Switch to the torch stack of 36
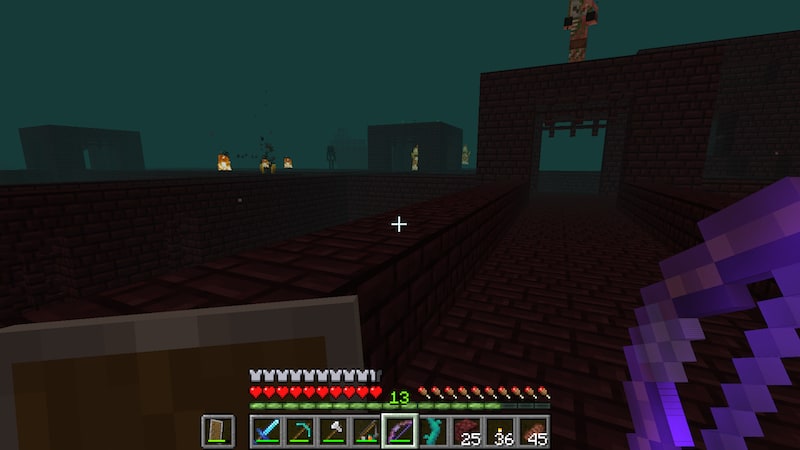800x450 pixels. (500, 432)
